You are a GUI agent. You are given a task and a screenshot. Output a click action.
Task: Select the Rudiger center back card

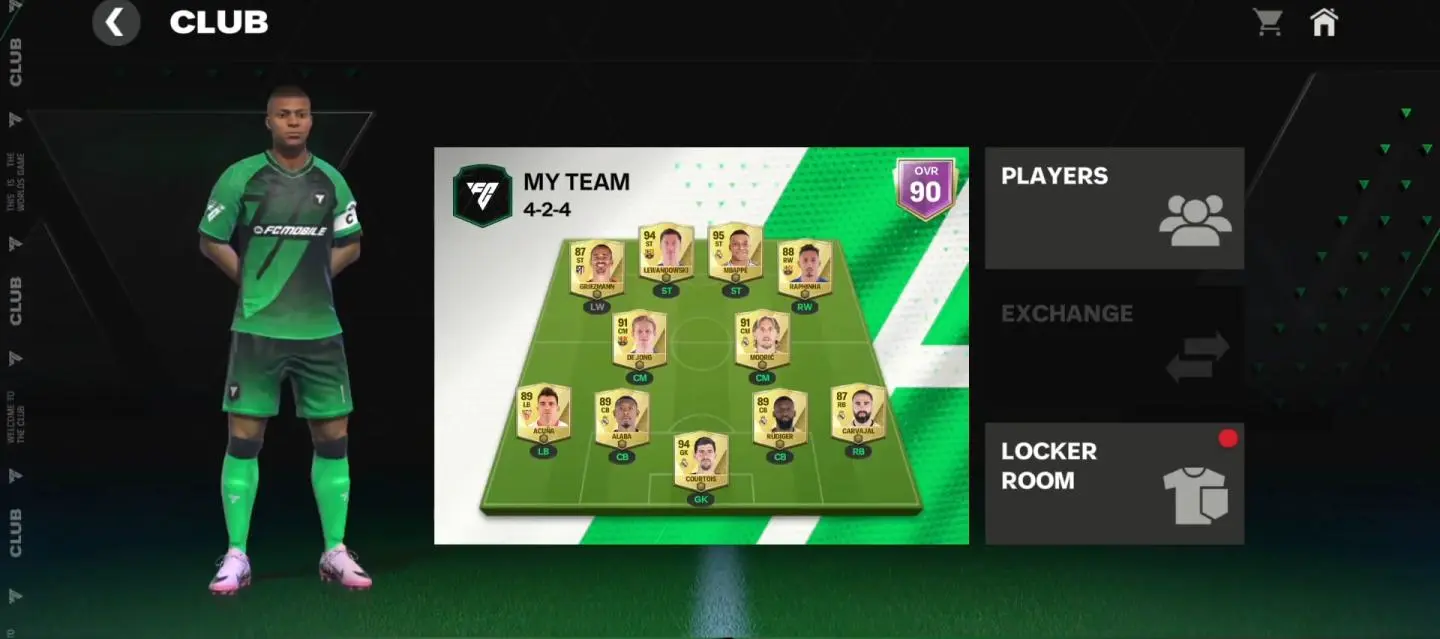(x=780, y=418)
